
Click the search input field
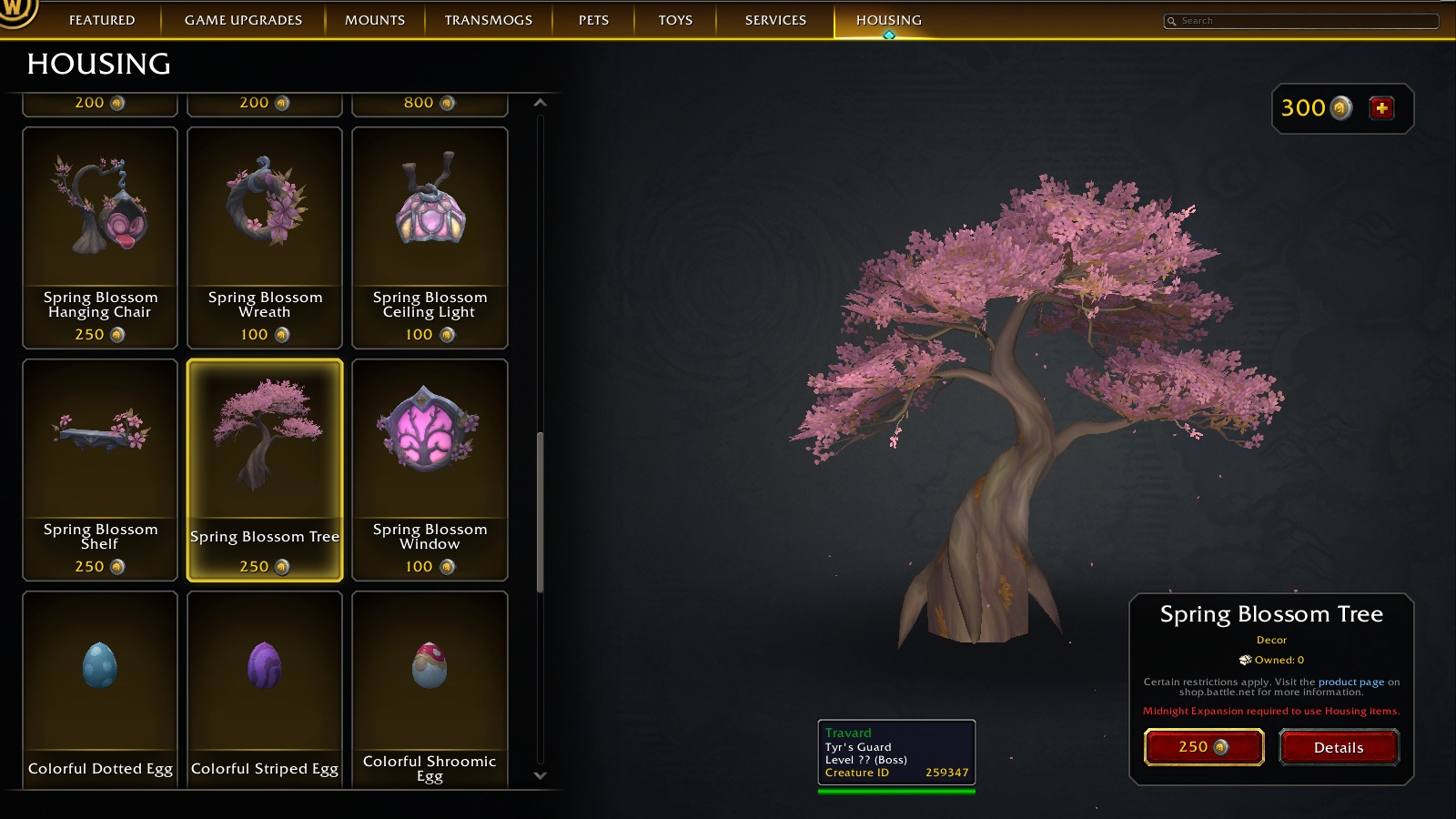point(1299,20)
